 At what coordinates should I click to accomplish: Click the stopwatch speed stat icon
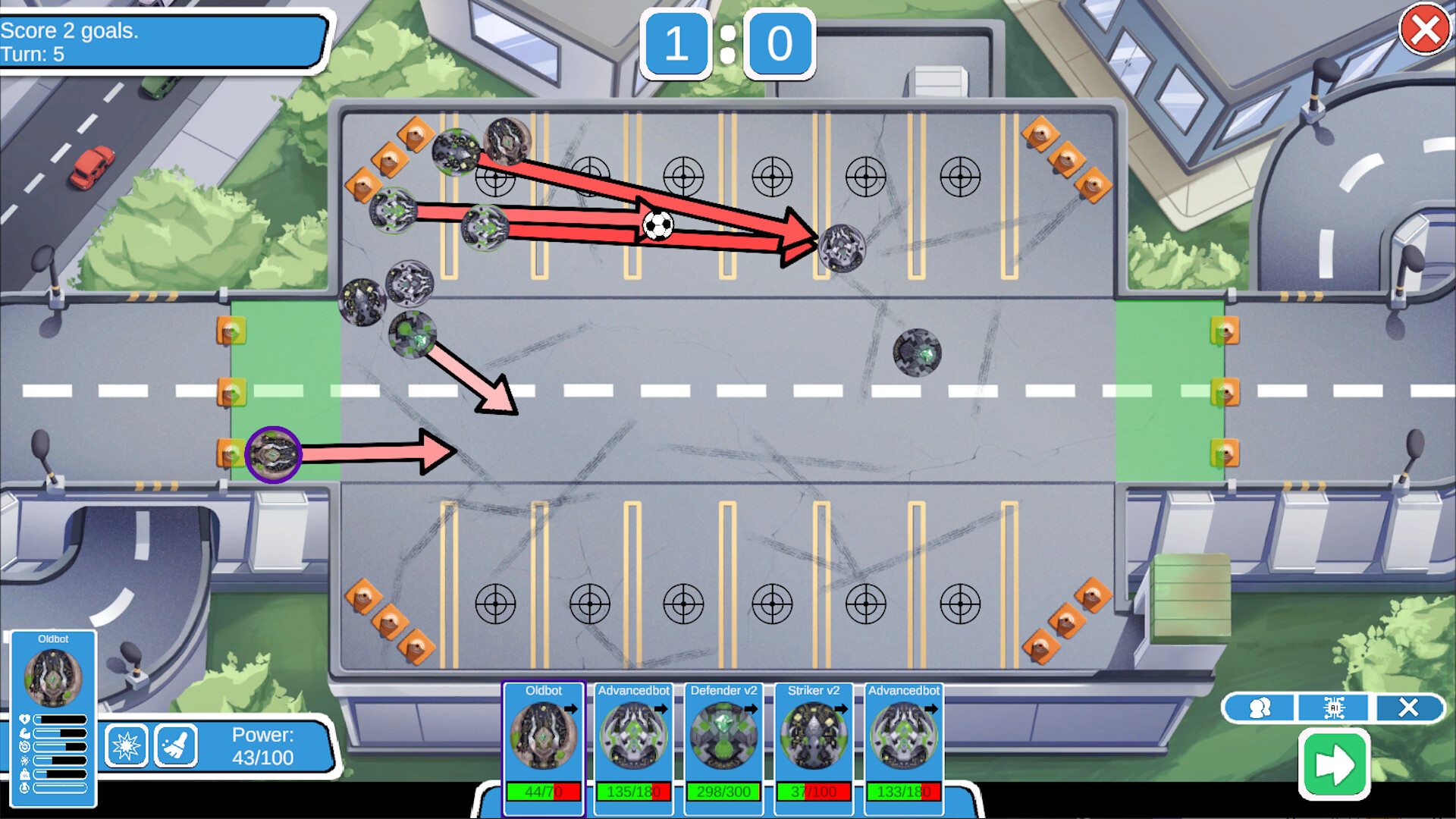tap(25, 747)
